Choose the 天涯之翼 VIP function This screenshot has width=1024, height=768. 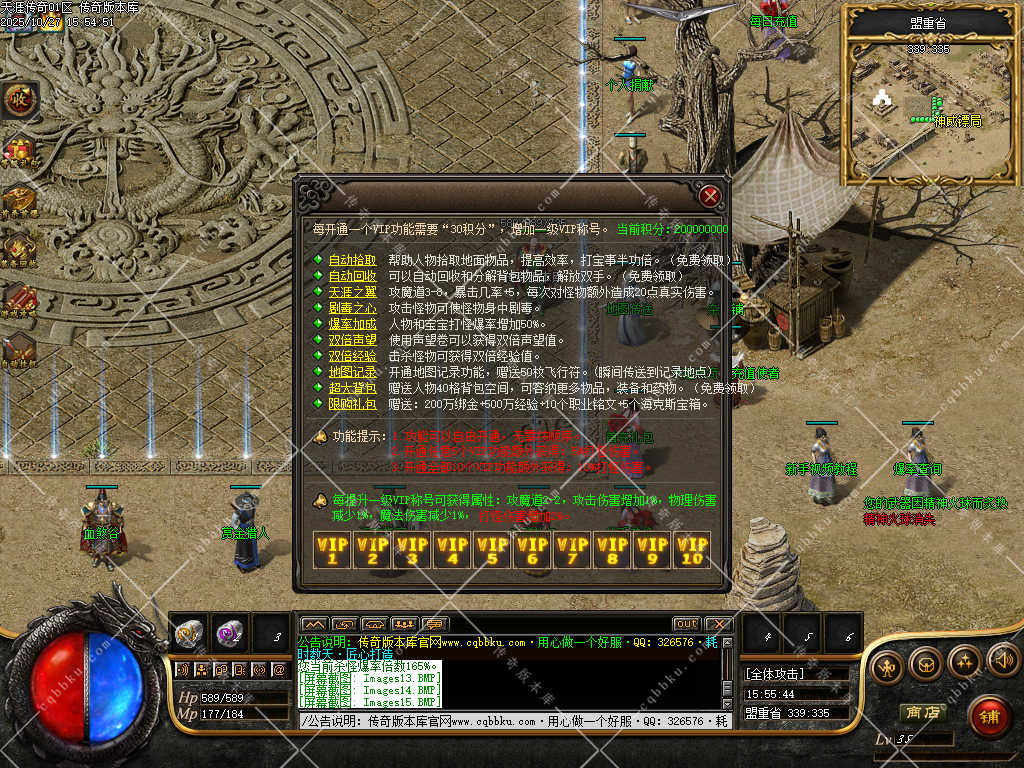click(352, 292)
